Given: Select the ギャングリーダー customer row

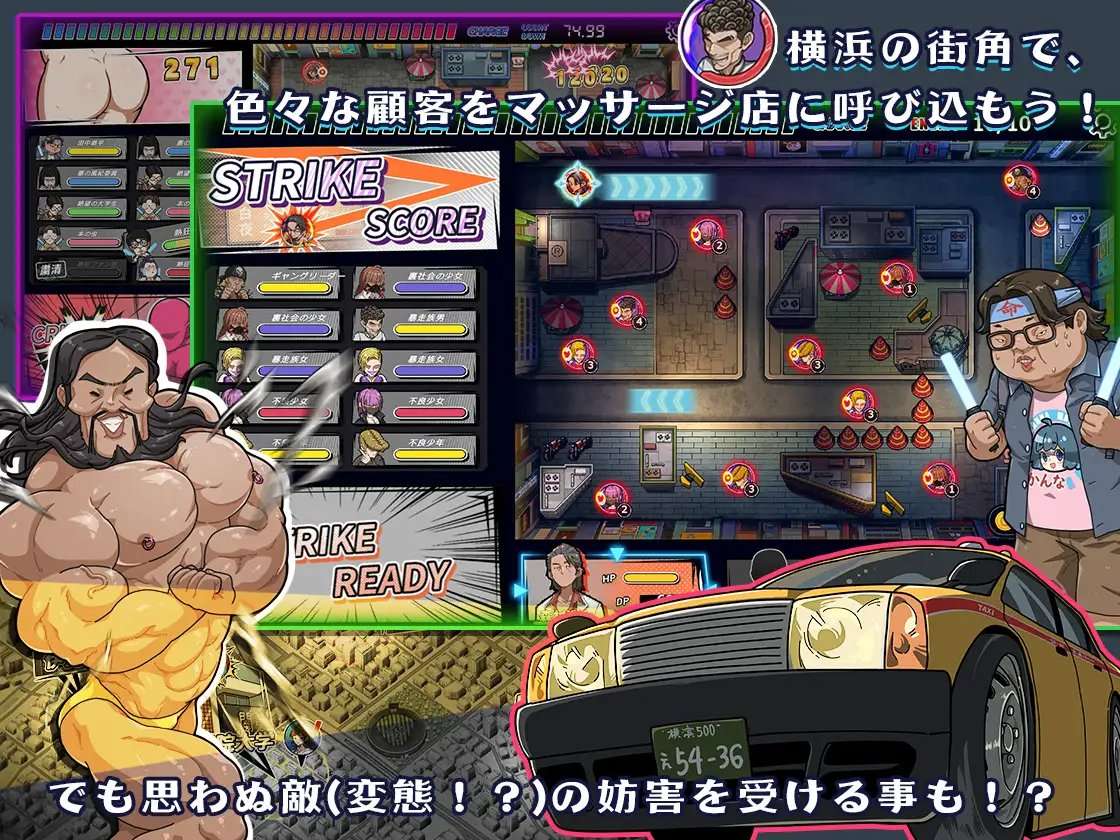Looking at the screenshot, I should (280, 283).
